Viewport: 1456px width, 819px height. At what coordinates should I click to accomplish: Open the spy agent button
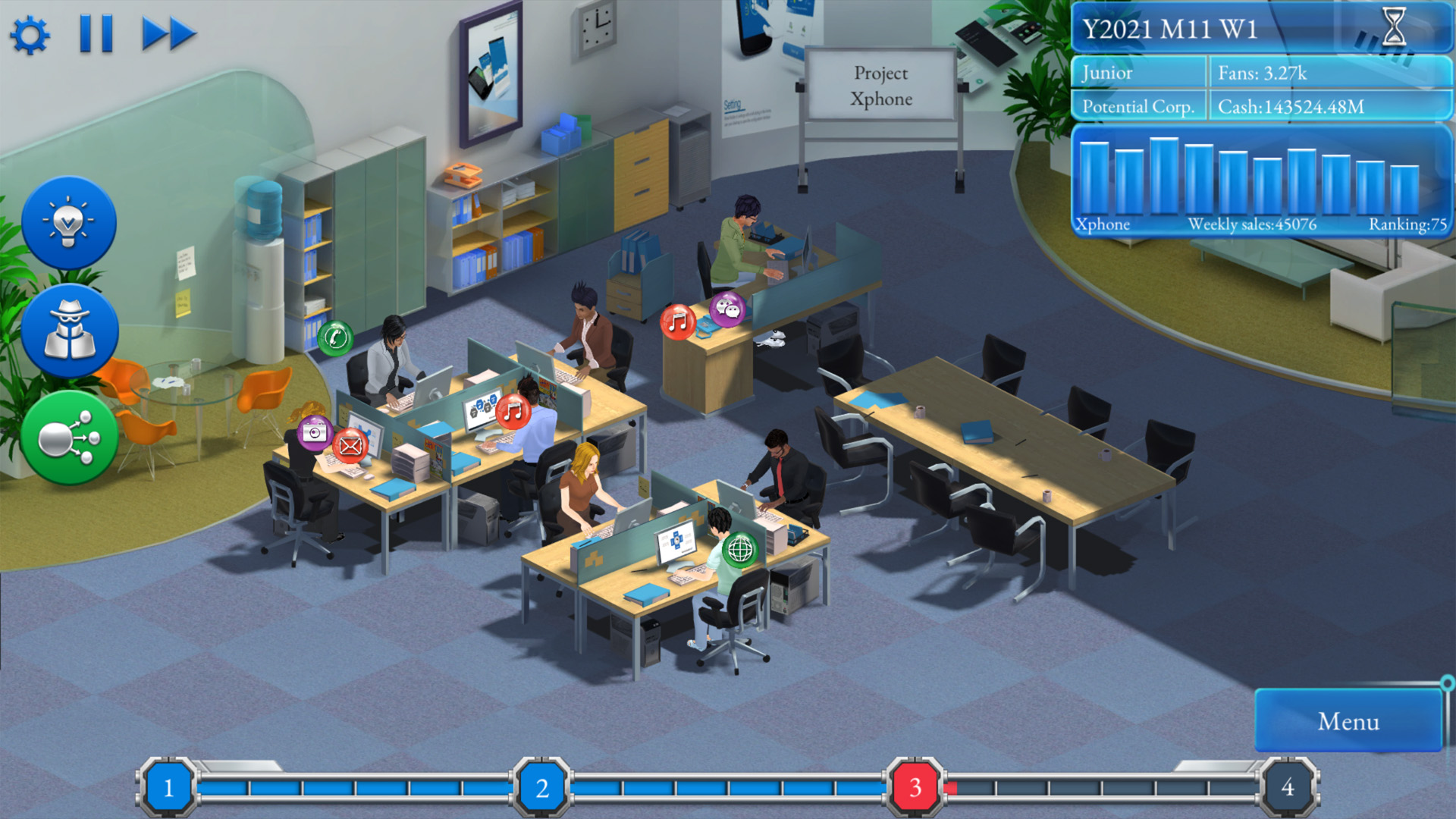(69, 331)
